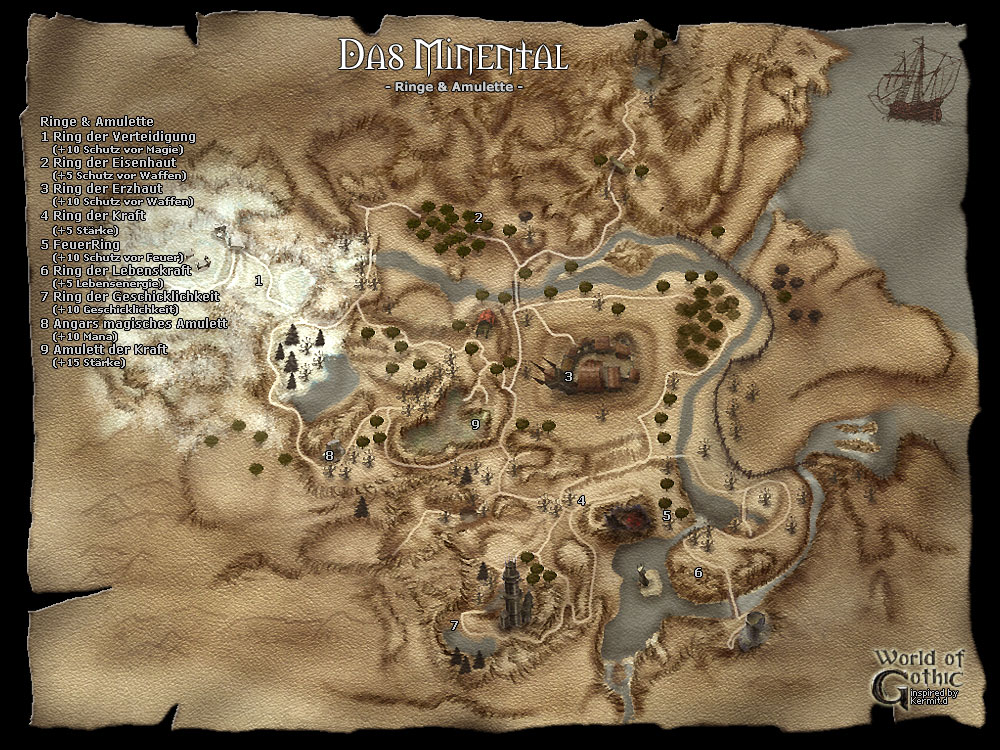The width and height of the screenshot is (1000, 750).
Task: Select the number 4 map marker
Action: pos(580,500)
